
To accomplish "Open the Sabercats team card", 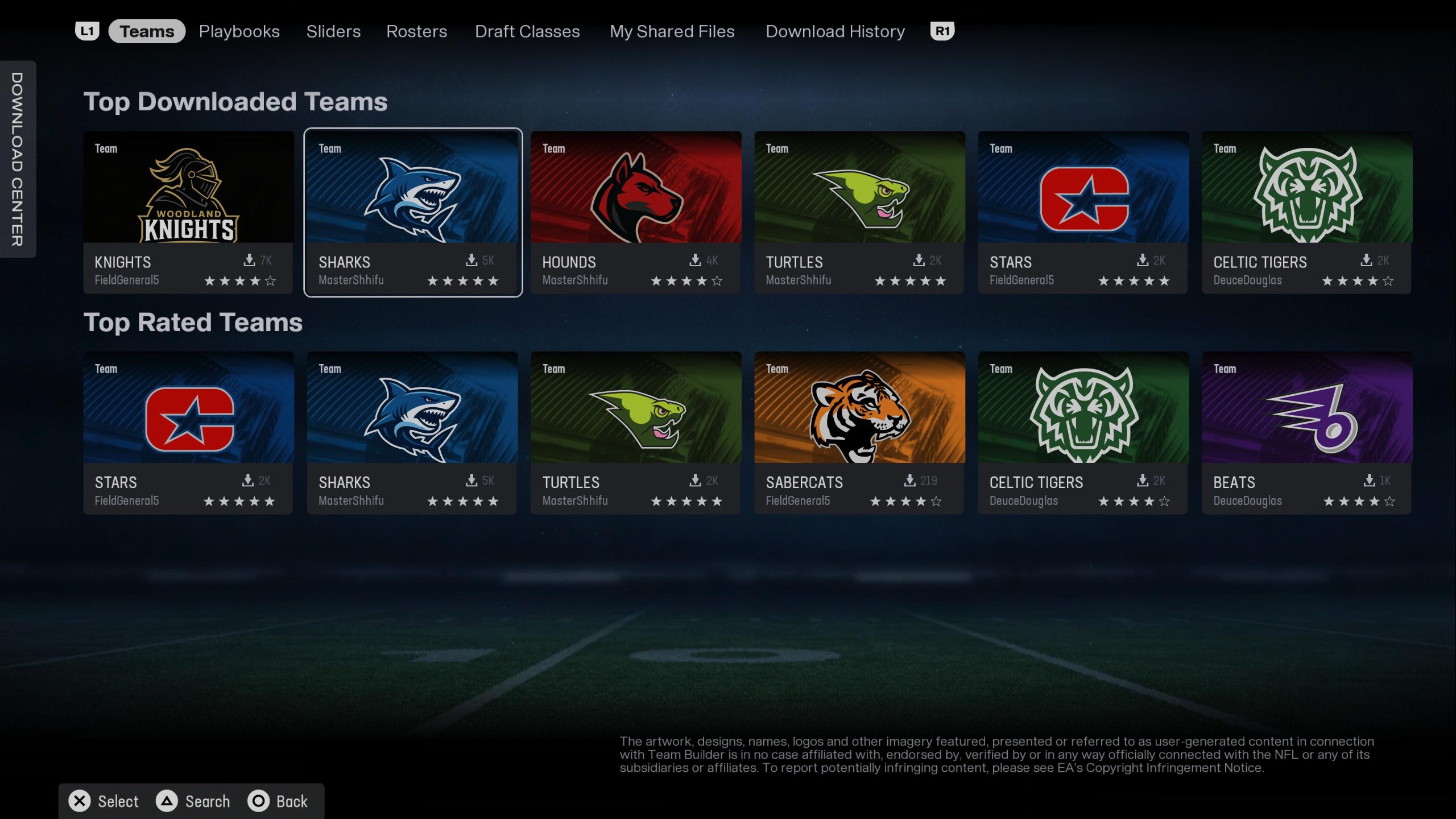I will tap(859, 432).
